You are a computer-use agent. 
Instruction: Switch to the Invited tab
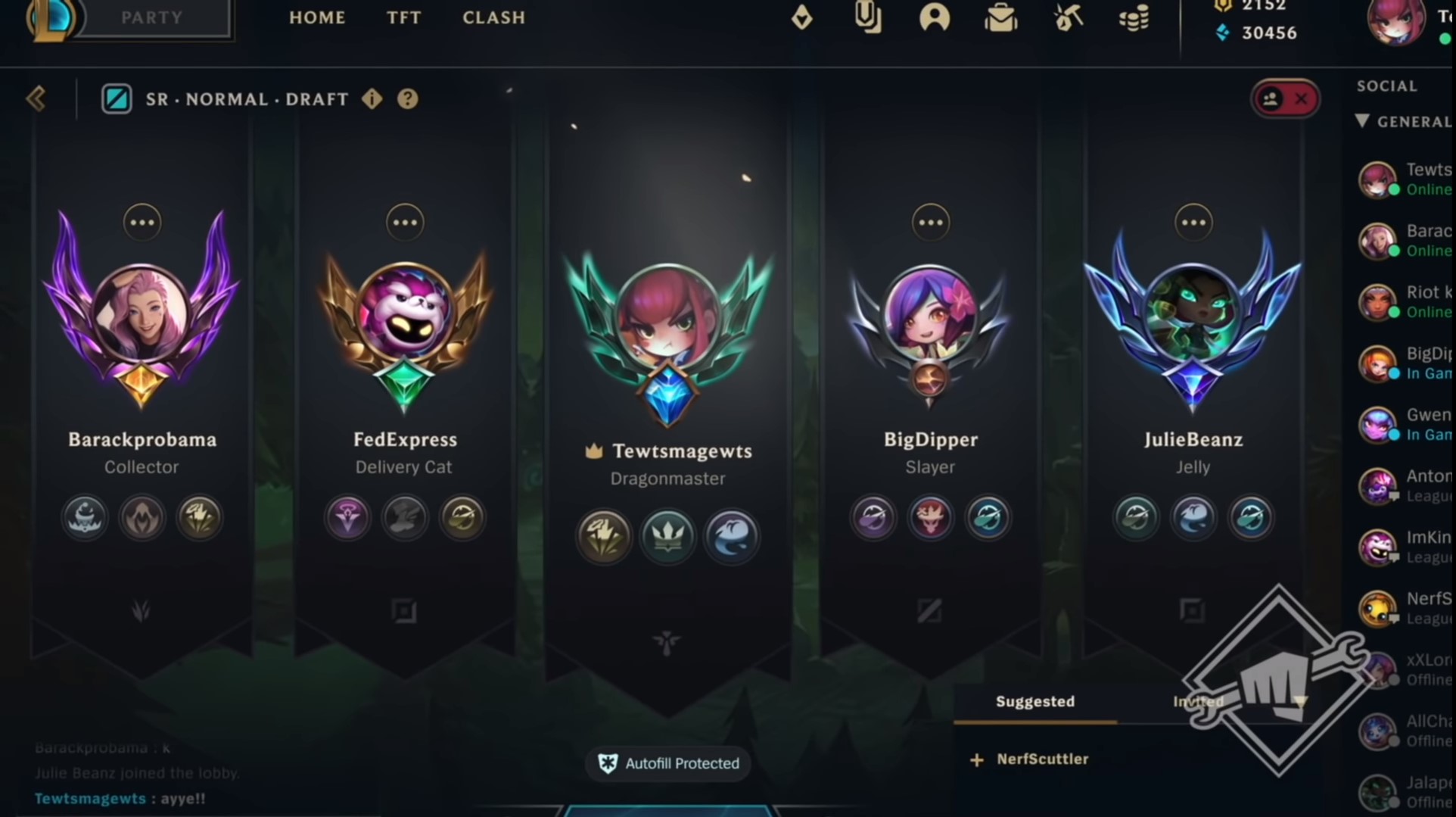pos(1198,702)
